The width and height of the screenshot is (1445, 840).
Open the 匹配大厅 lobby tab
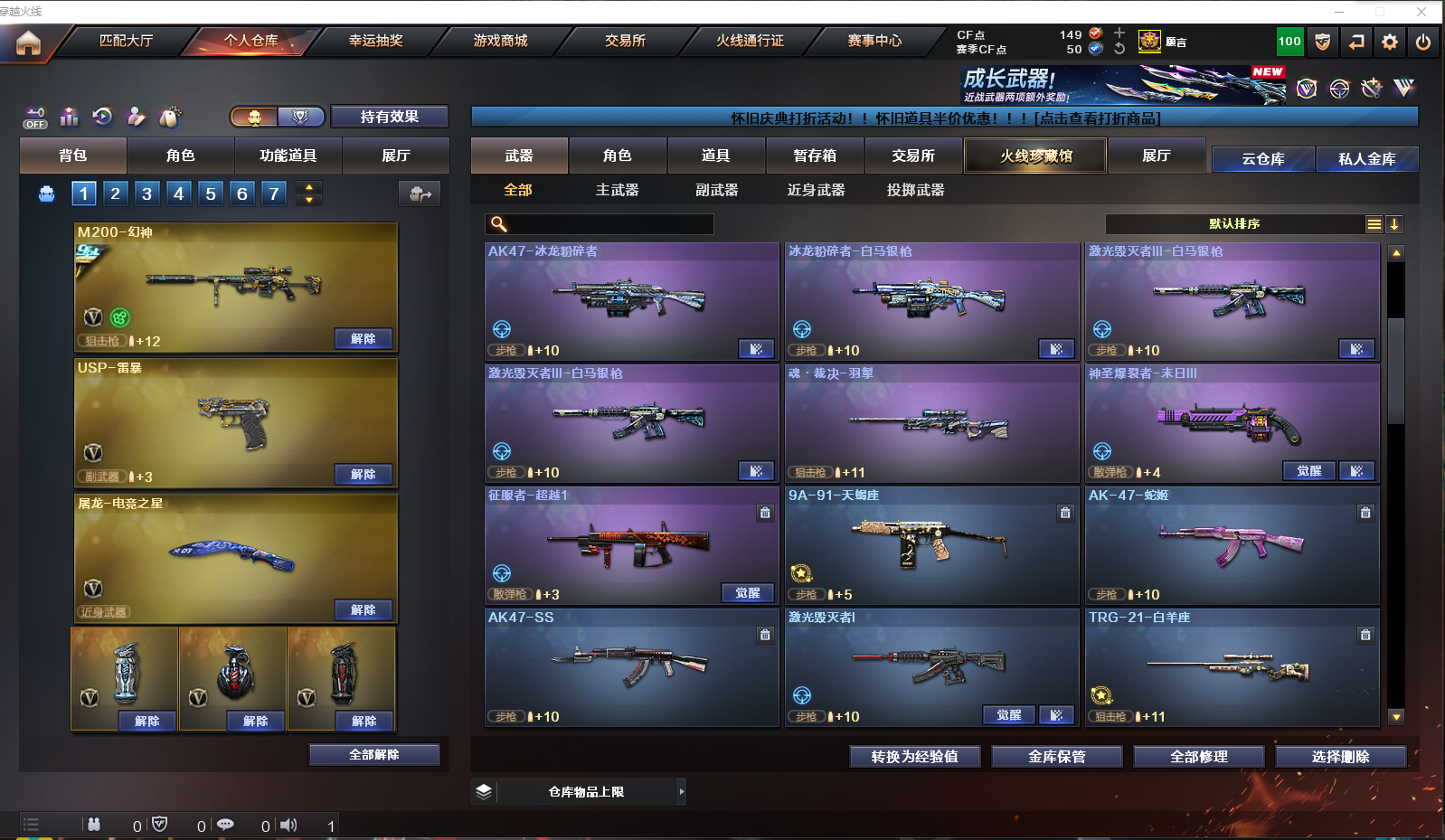tap(126, 41)
